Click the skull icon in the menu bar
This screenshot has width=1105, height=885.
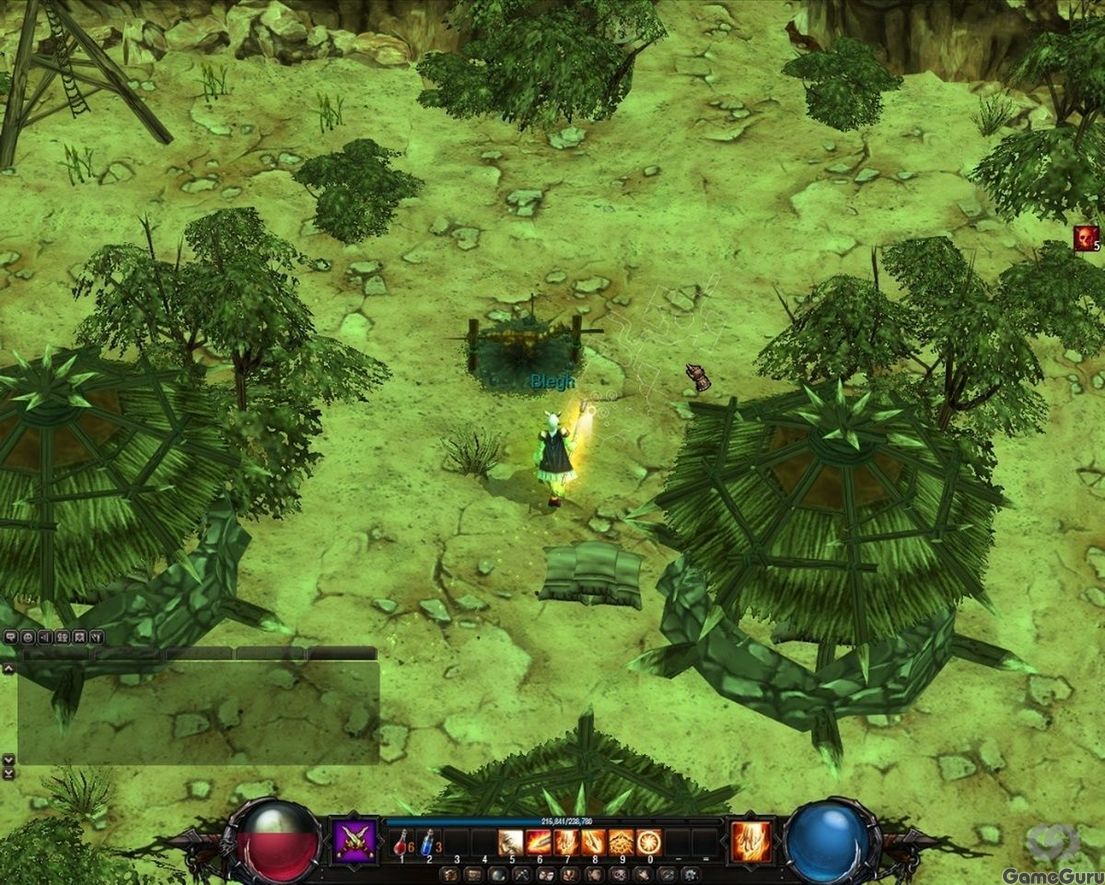click(x=617, y=875)
